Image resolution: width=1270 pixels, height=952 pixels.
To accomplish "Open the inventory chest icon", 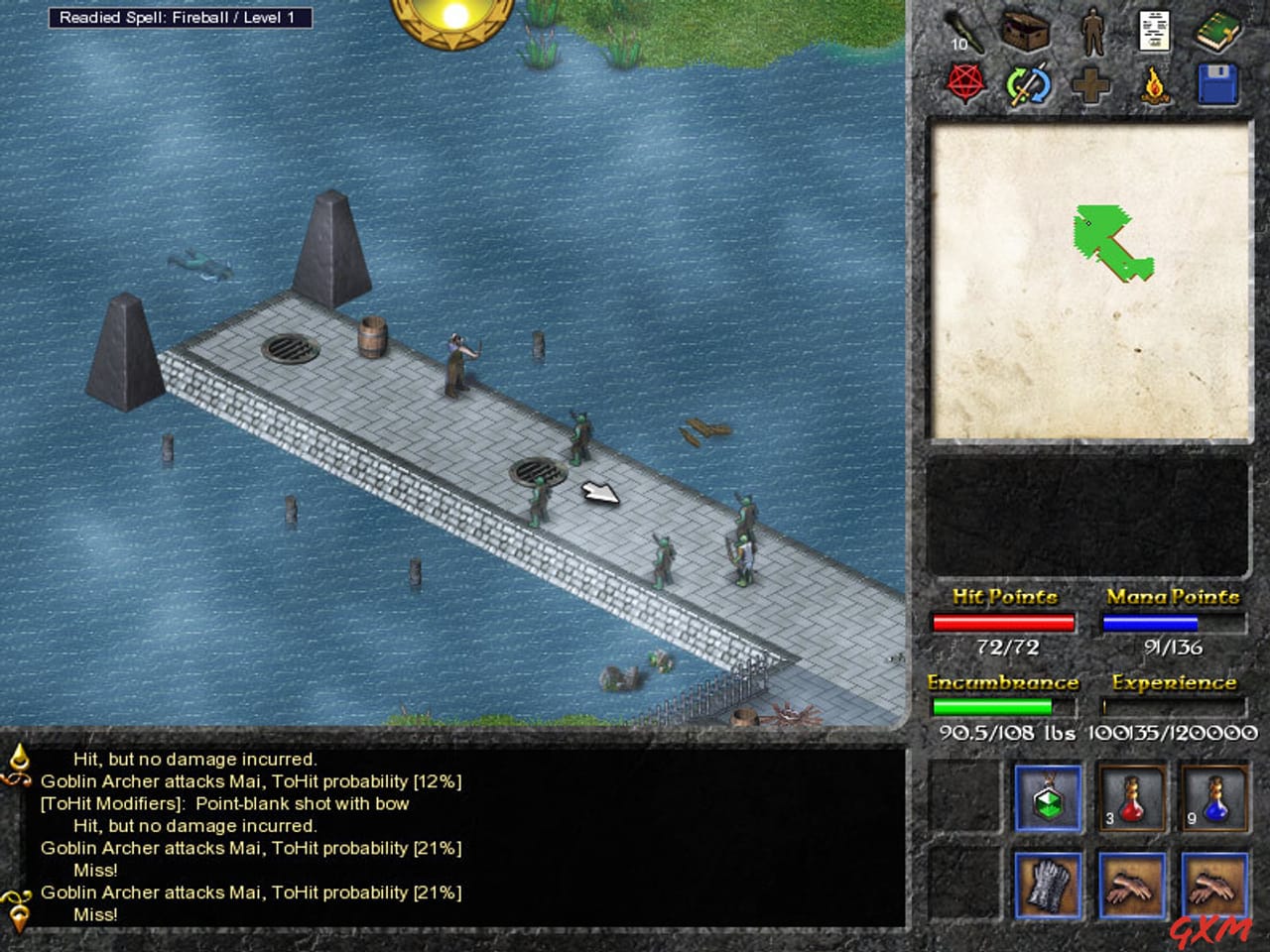I will click(x=1024, y=30).
